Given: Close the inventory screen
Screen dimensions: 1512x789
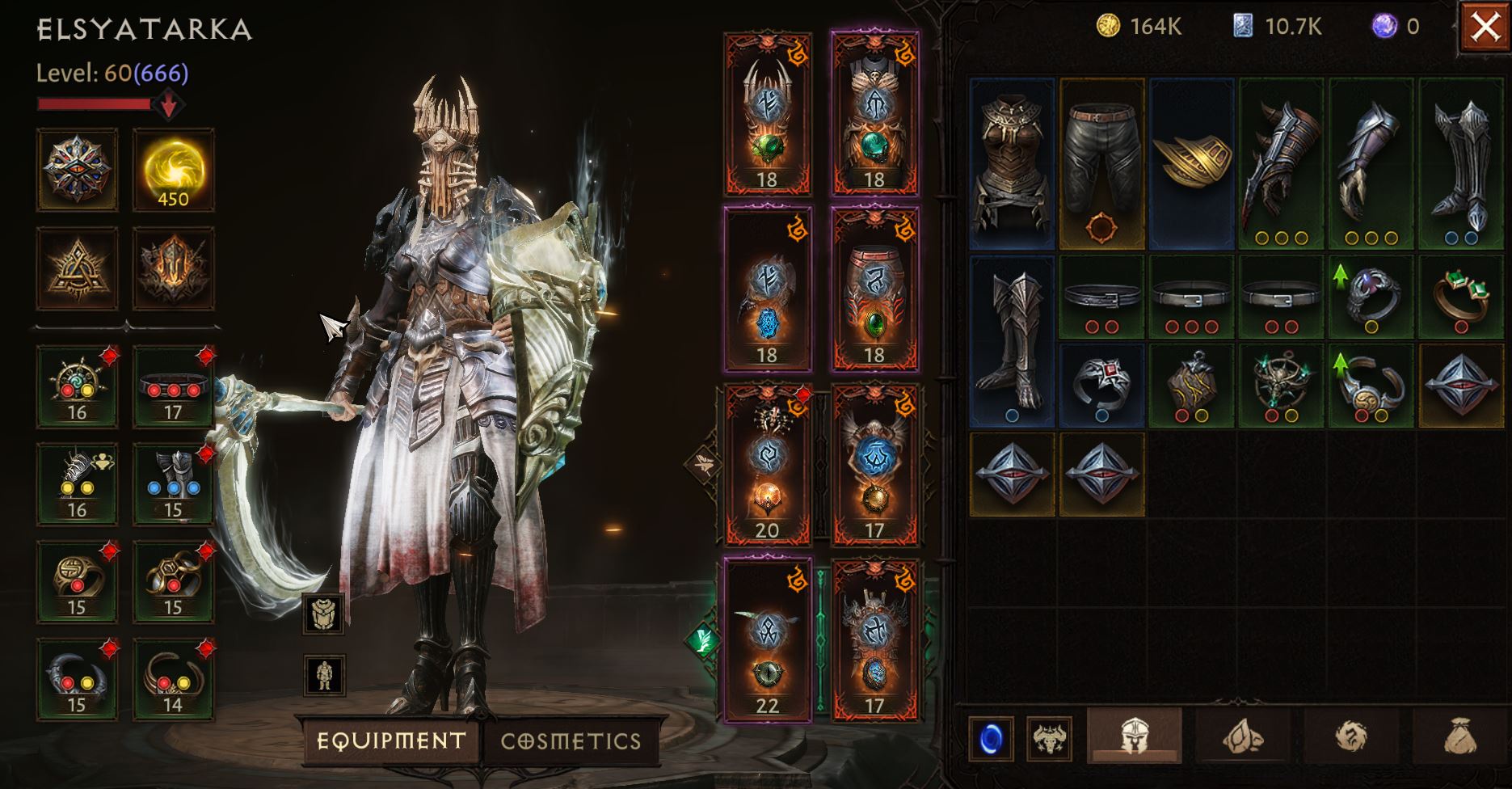Looking at the screenshot, I should click(1485, 27).
